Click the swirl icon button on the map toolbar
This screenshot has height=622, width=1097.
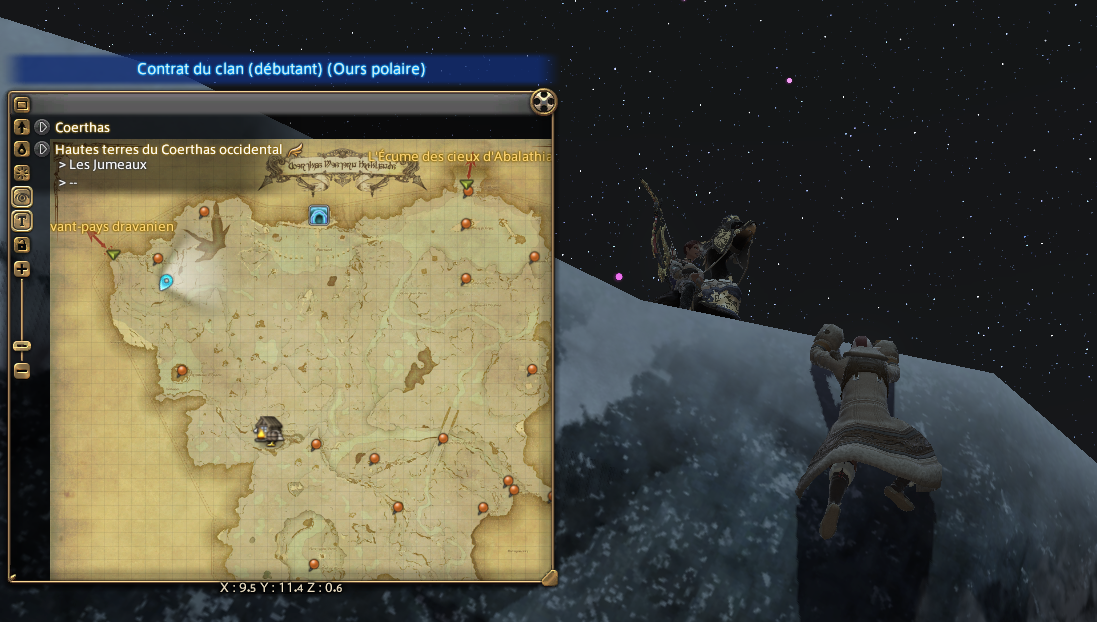point(22,197)
